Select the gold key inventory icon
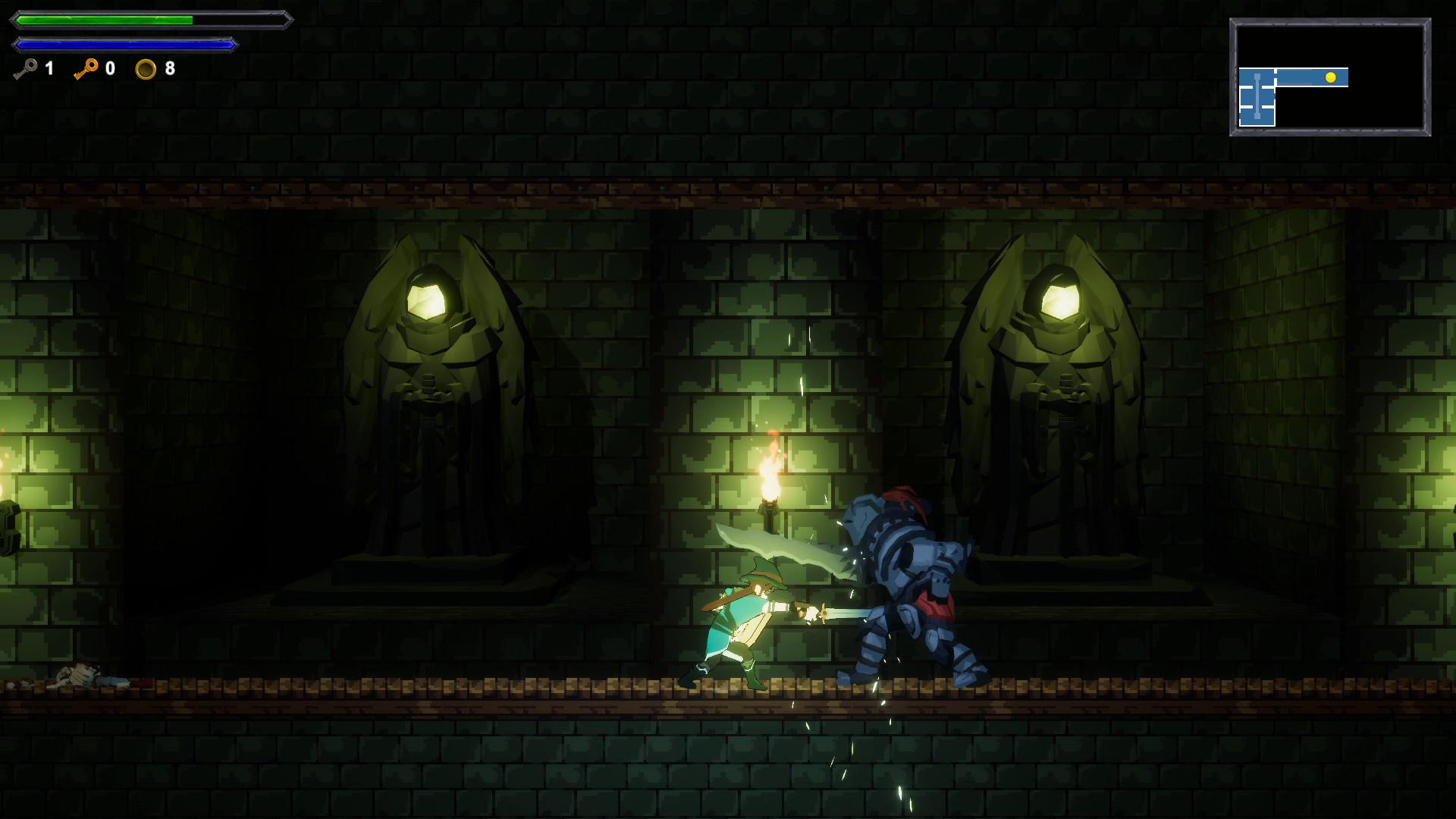The width and height of the screenshot is (1456, 819). pos(88,69)
